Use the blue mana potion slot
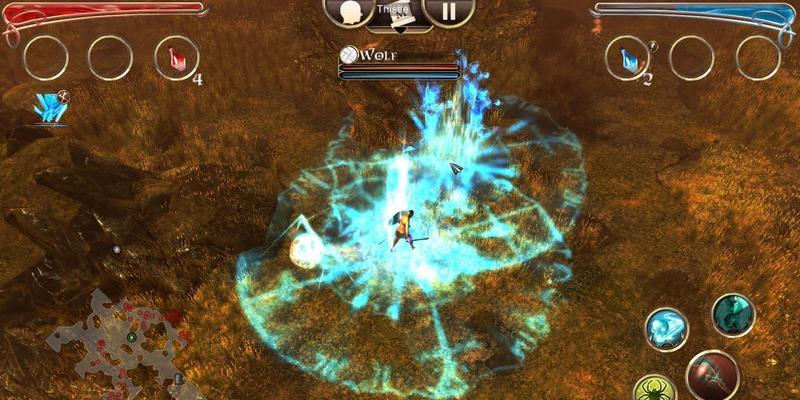Image resolution: width=800 pixels, height=400 pixels. point(628,56)
